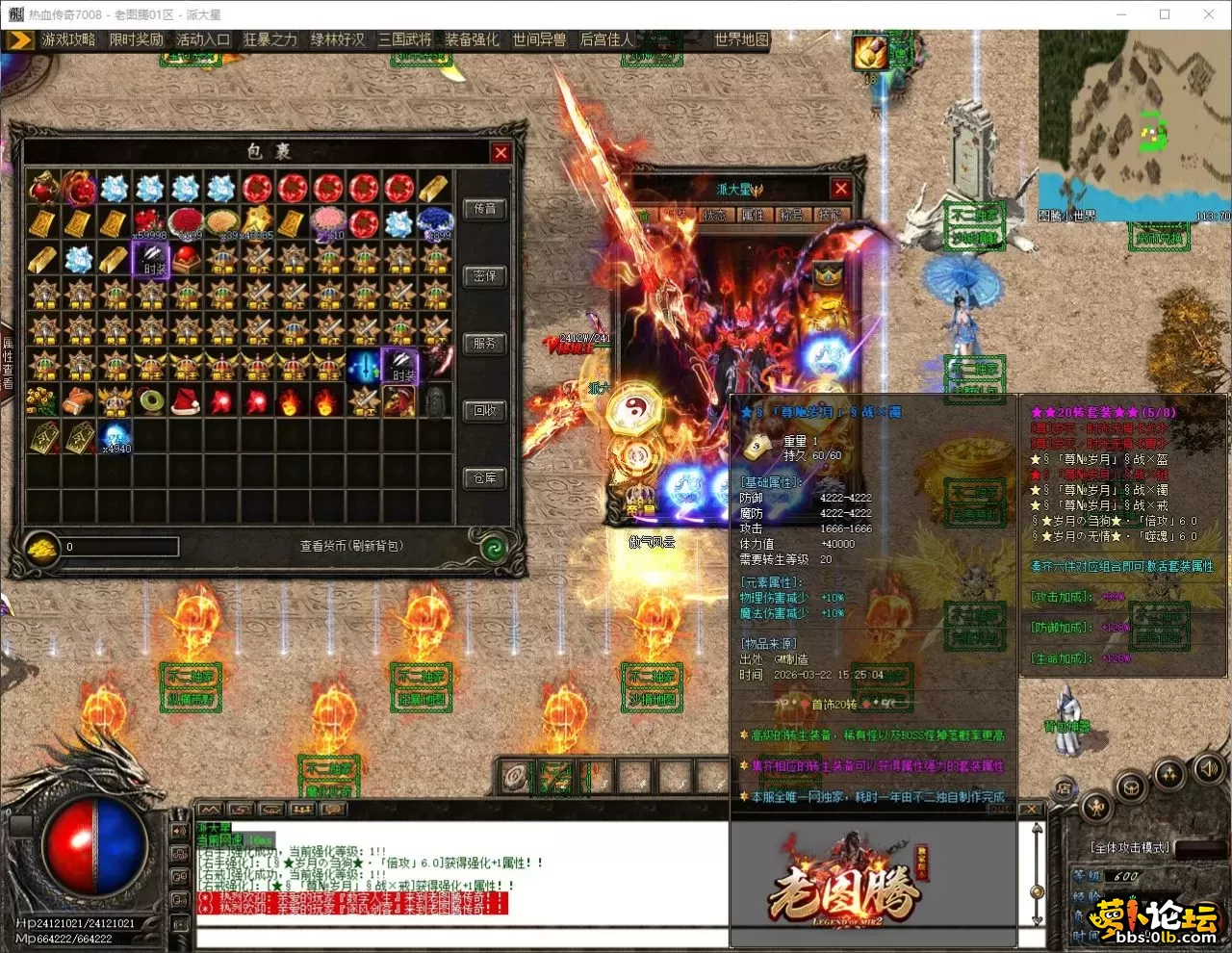The height and width of the screenshot is (953, 1232).
Task: Open the 密保 security button
Action: point(485,276)
